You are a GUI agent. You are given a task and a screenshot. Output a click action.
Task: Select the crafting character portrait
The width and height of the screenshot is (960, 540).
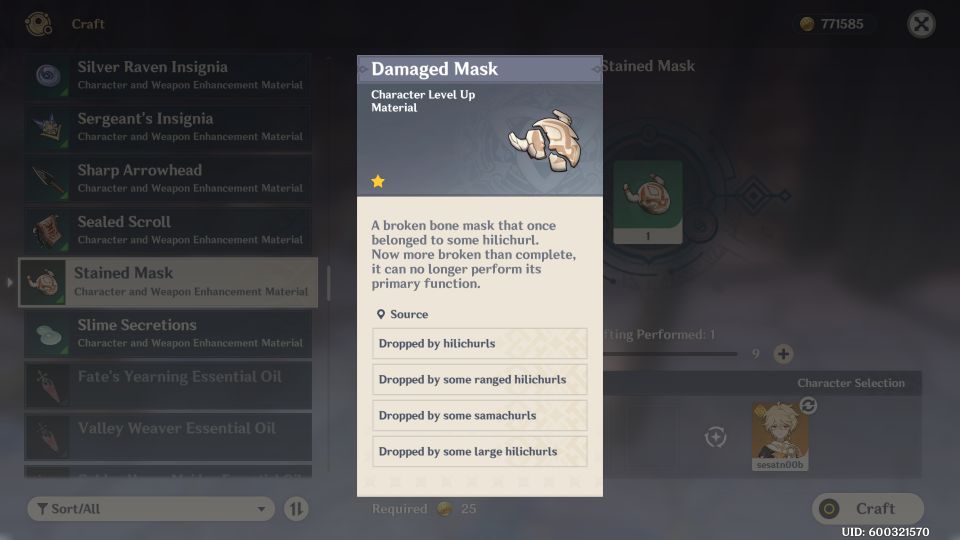(779, 435)
